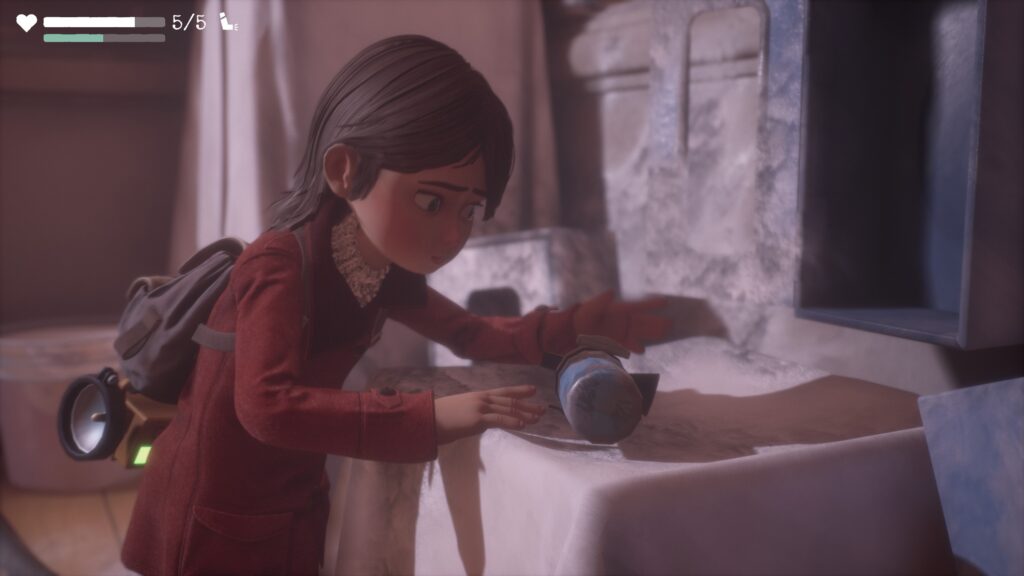Select the white heart health icon
Image resolution: width=1024 pixels, height=576 pixels.
tap(26, 22)
